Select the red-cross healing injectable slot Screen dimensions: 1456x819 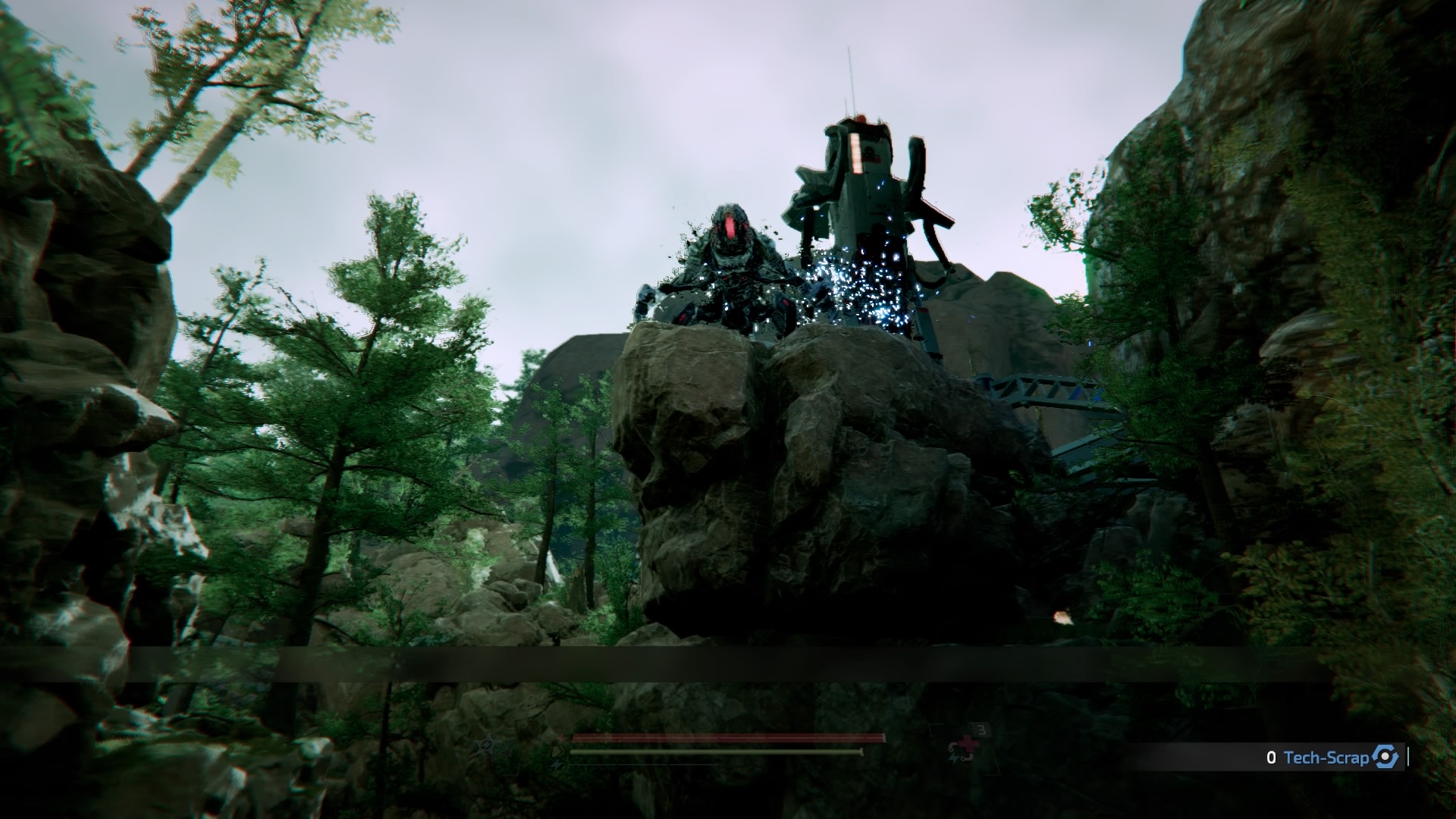click(963, 749)
